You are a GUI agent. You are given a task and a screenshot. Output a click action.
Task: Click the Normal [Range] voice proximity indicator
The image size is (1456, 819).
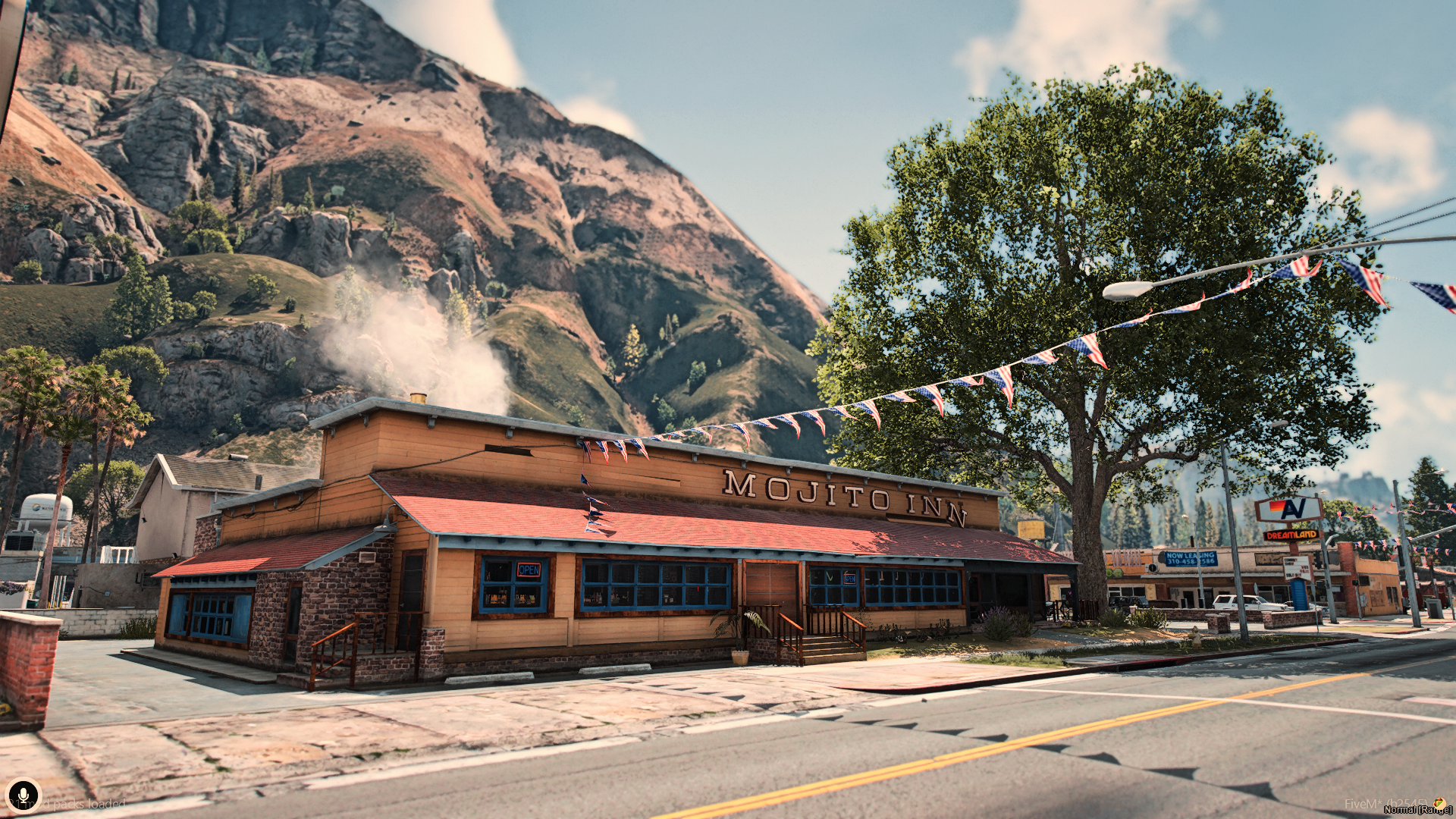[x=1417, y=810]
